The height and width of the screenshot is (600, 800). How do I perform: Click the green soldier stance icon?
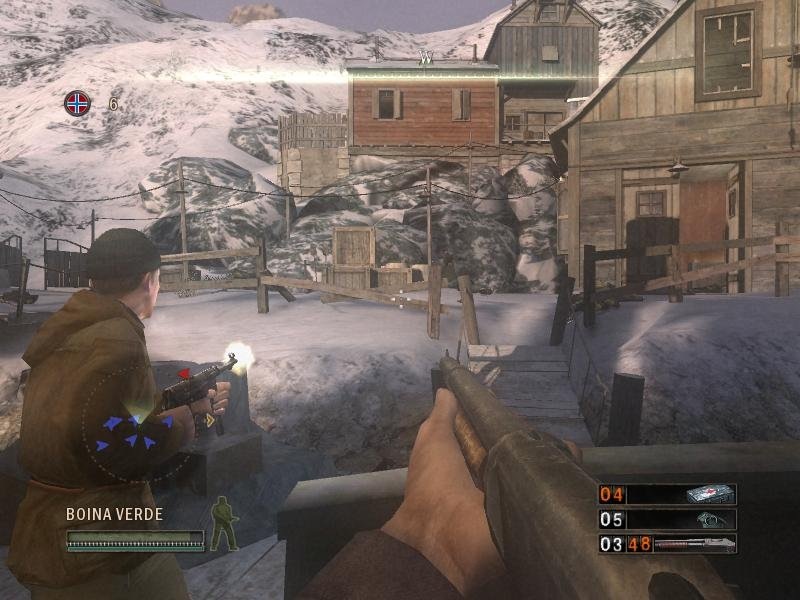pos(223,525)
